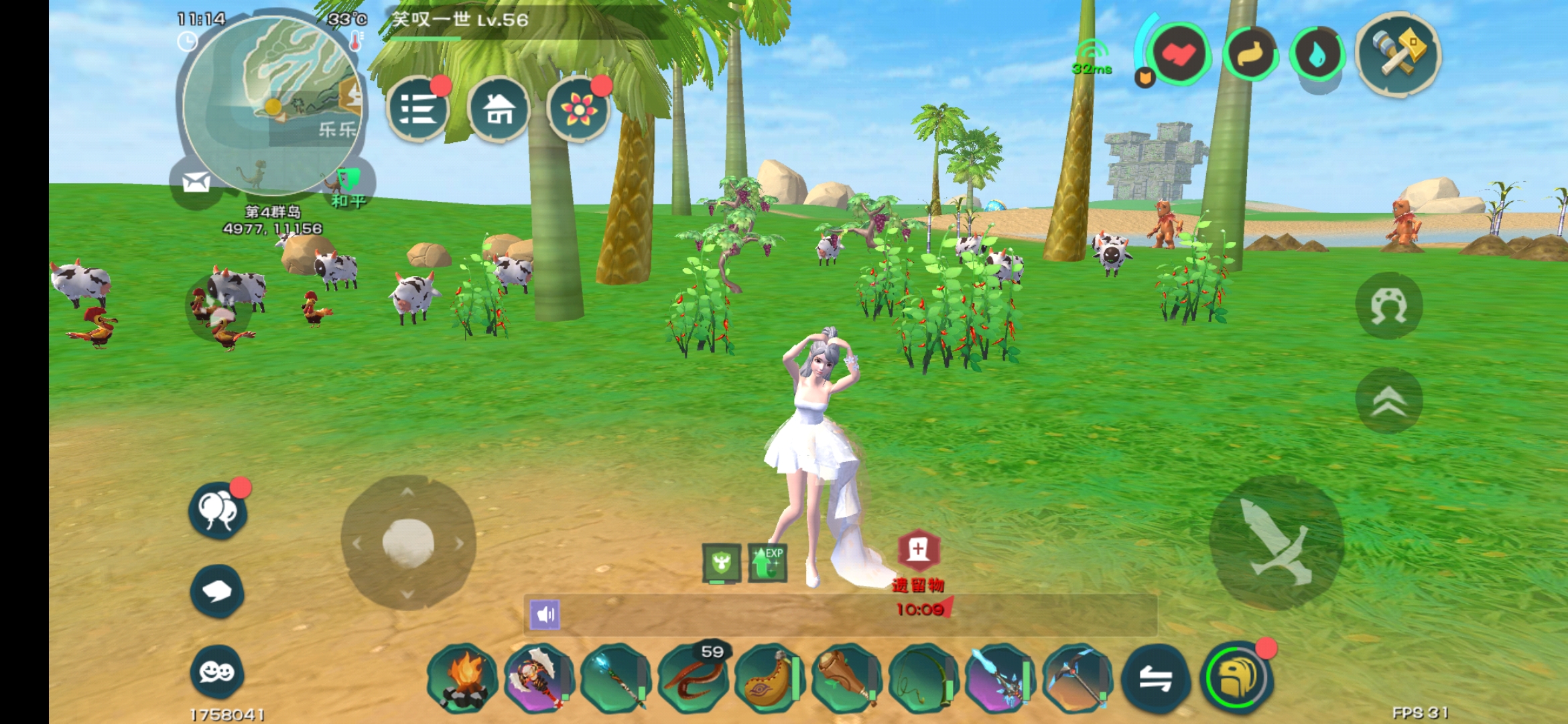1568x724 pixels.
Task: Open the task list menu button
Action: click(418, 109)
